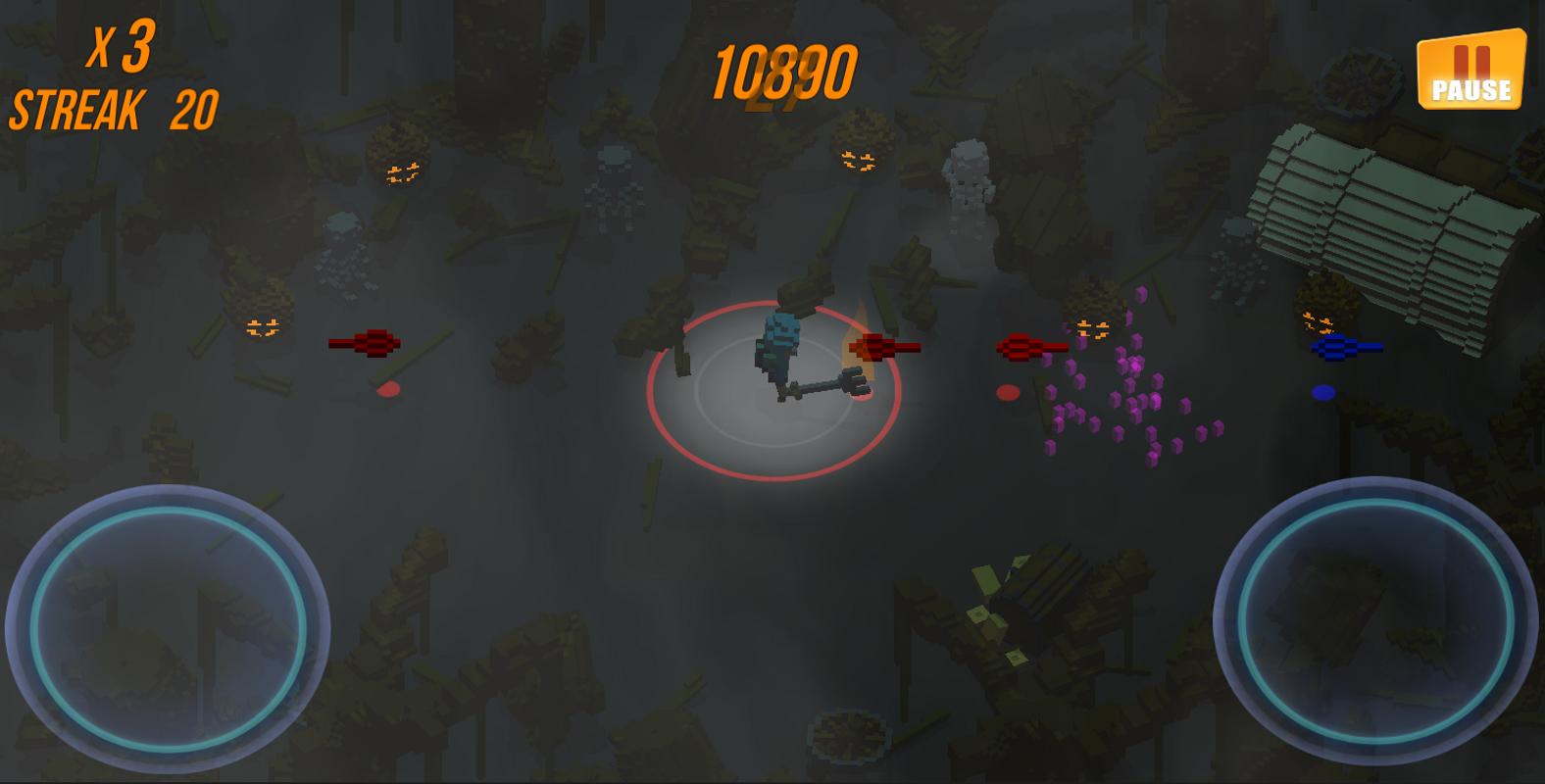1545x784 pixels.
Task: Tap the right virtual attack joystick
Action: (1374, 619)
